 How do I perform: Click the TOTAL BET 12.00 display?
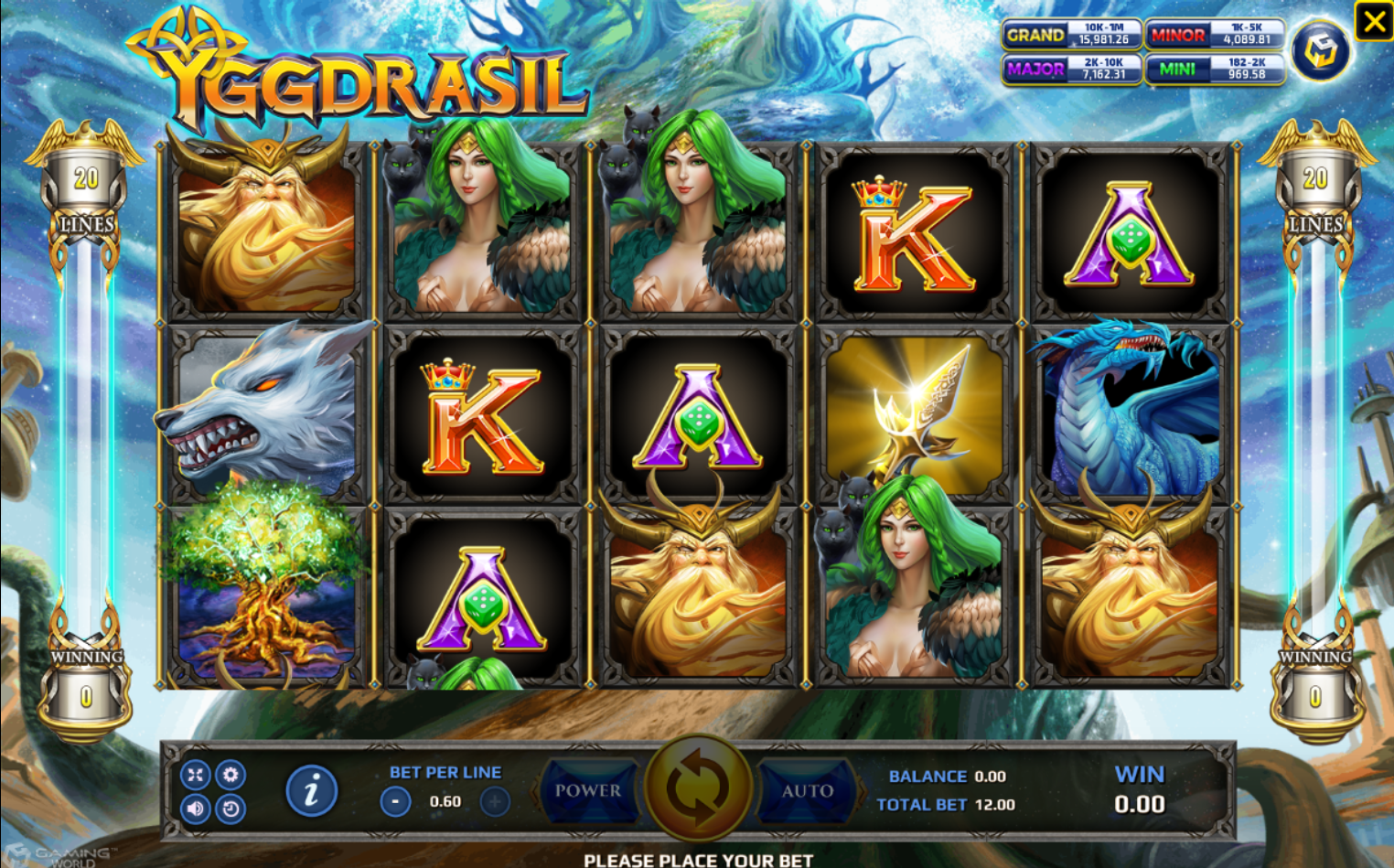click(948, 805)
